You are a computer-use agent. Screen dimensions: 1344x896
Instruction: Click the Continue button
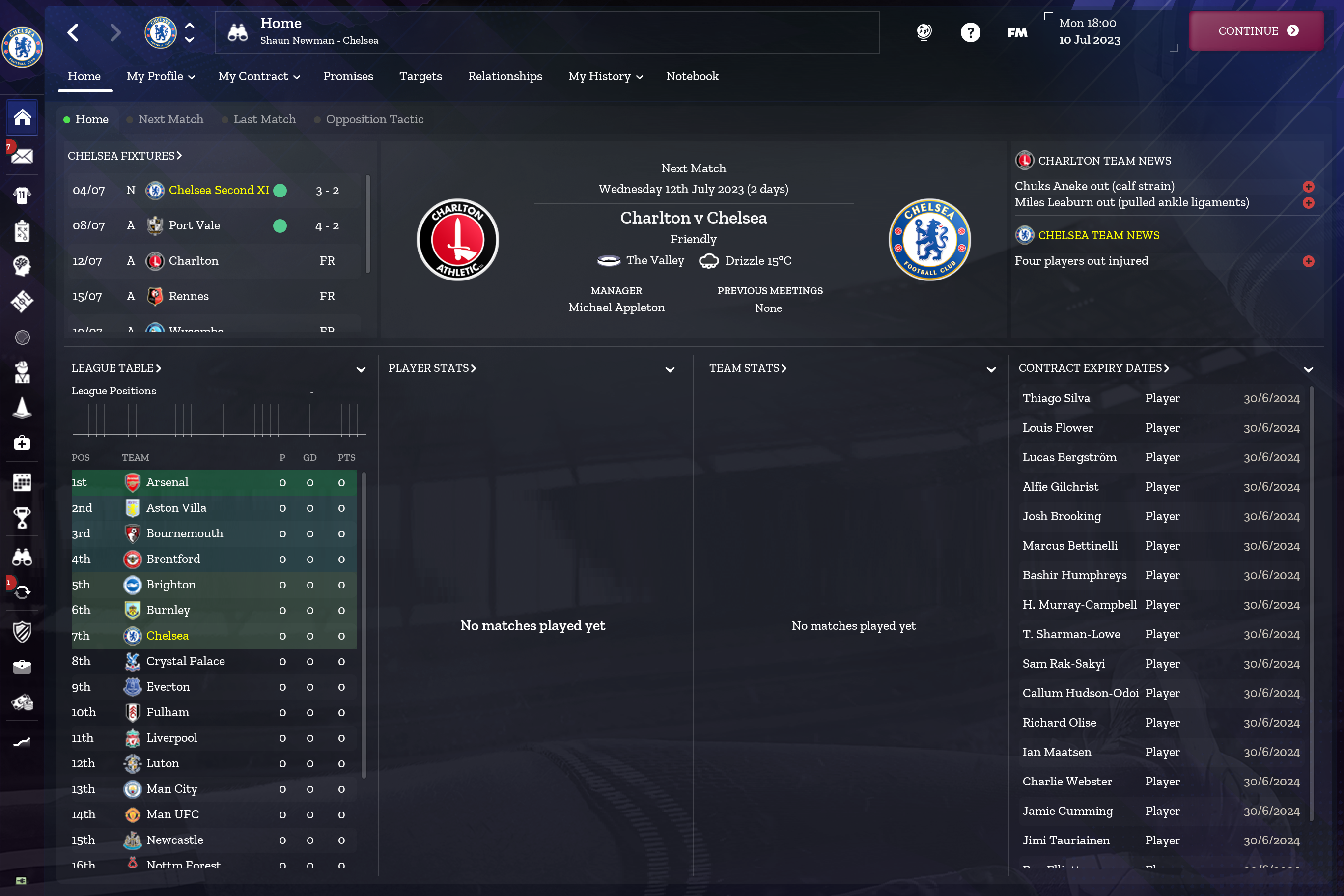click(1256, 31)
